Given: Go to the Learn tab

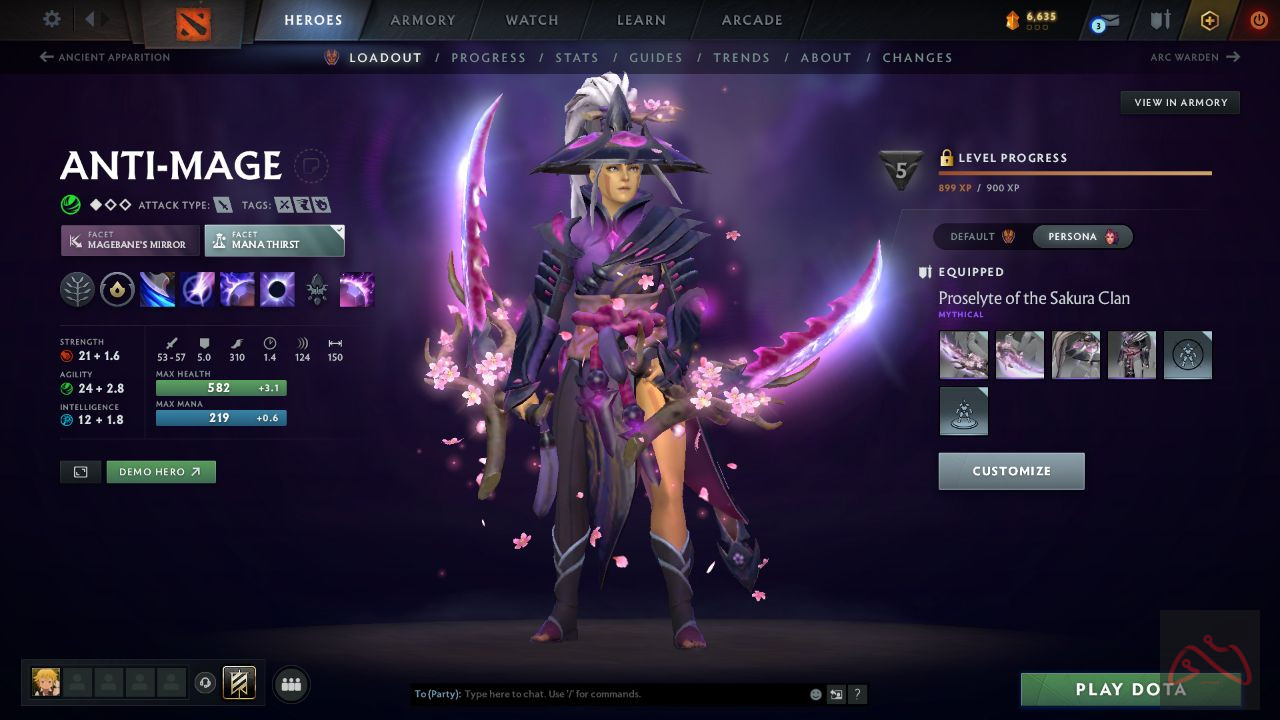Looking at the screenshot, I should click(641, 20).
